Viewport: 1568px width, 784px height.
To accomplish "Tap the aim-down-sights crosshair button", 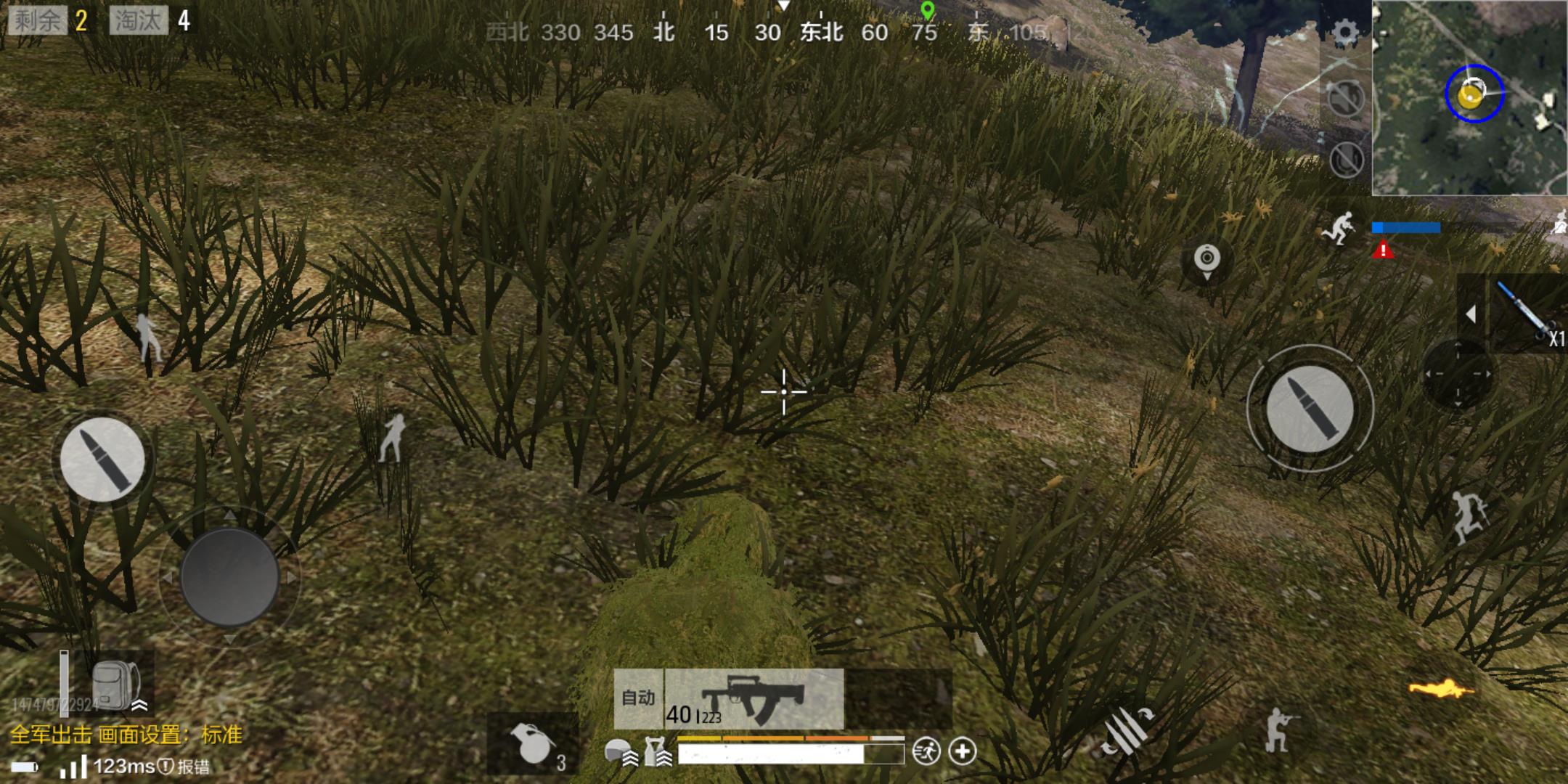I will pos(1457,375).
